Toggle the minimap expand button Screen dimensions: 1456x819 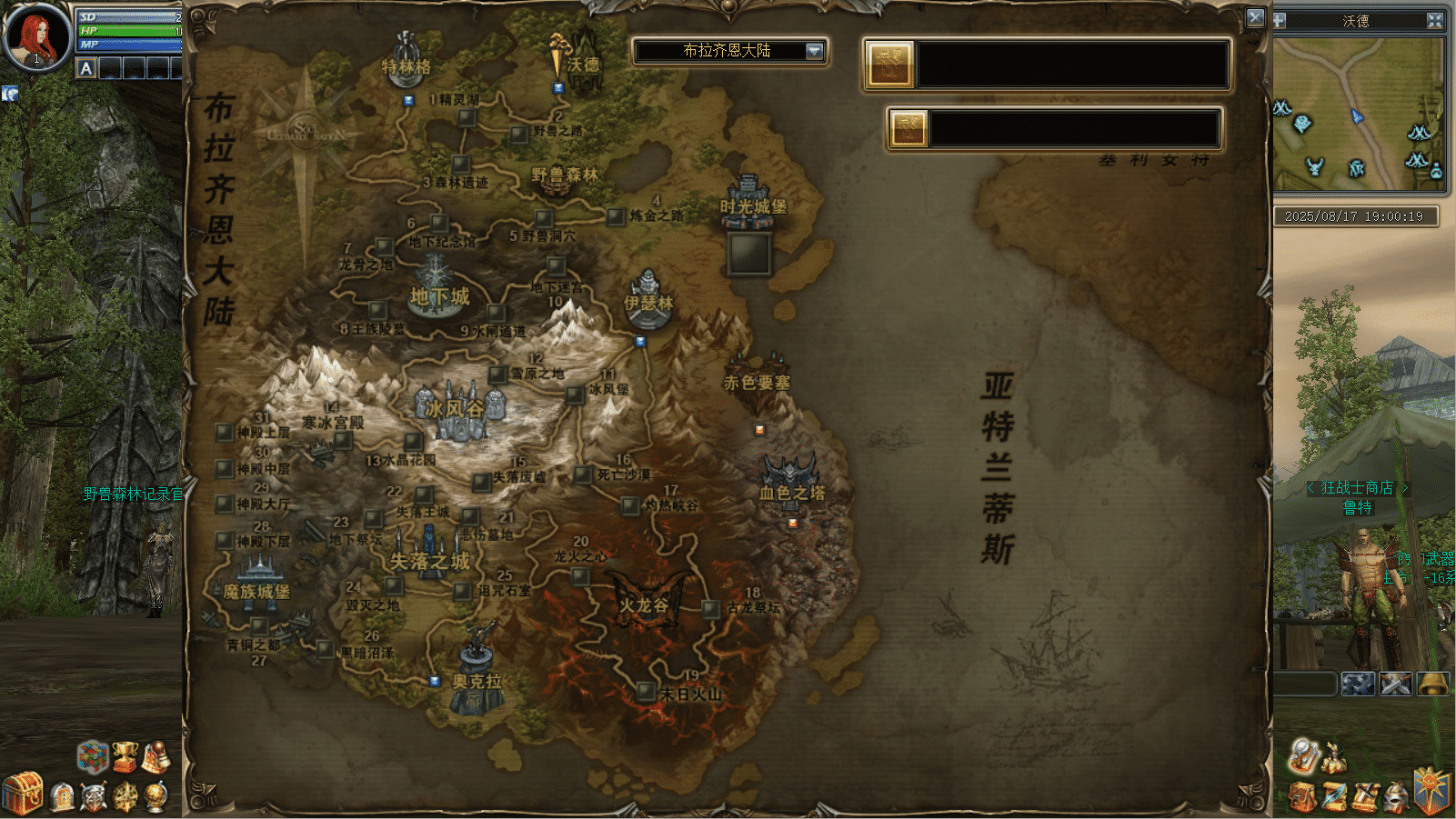pyautogui.click(x=1435, y=20)
